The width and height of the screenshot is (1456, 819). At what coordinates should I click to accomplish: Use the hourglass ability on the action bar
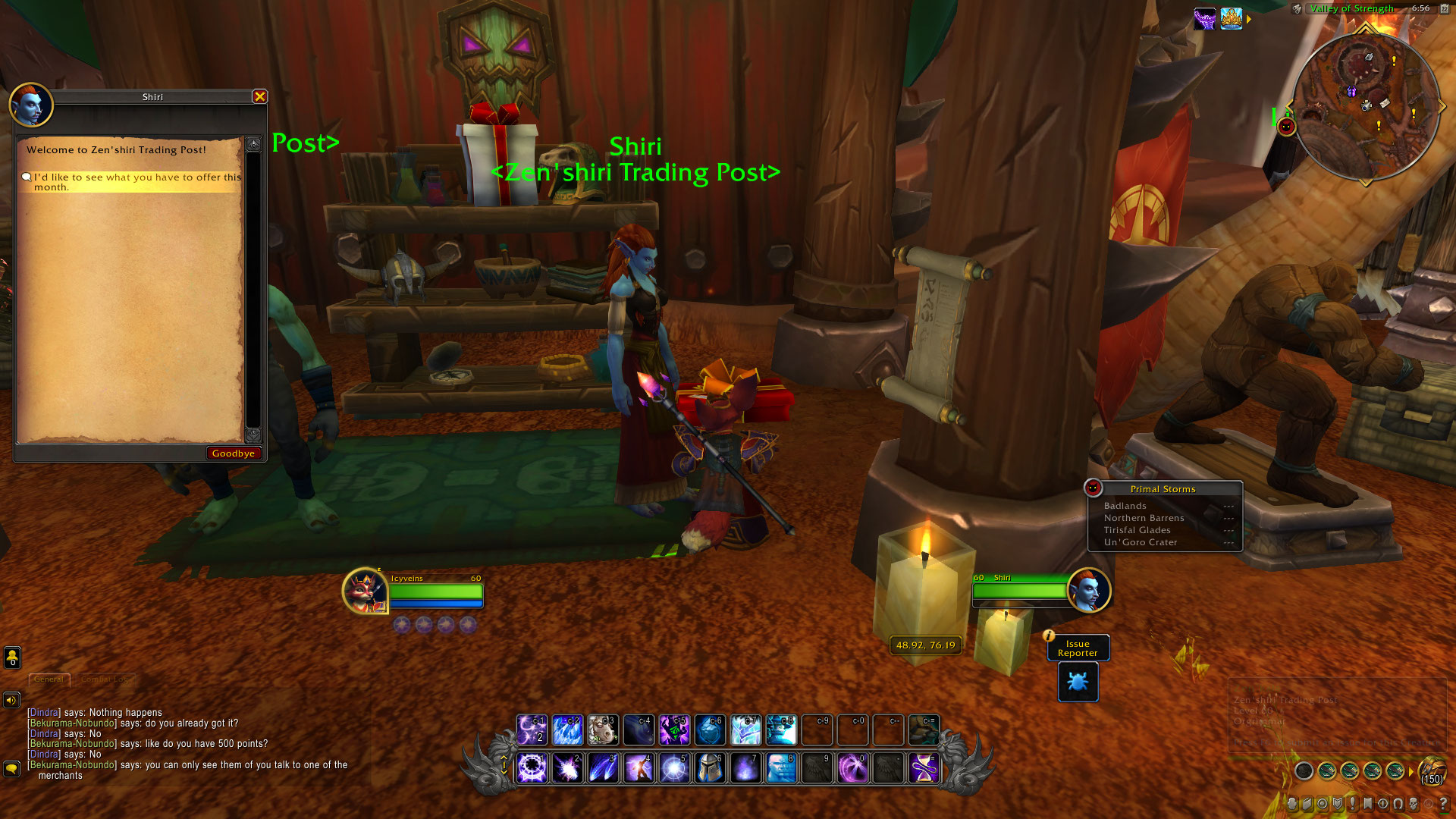[925, 768]
